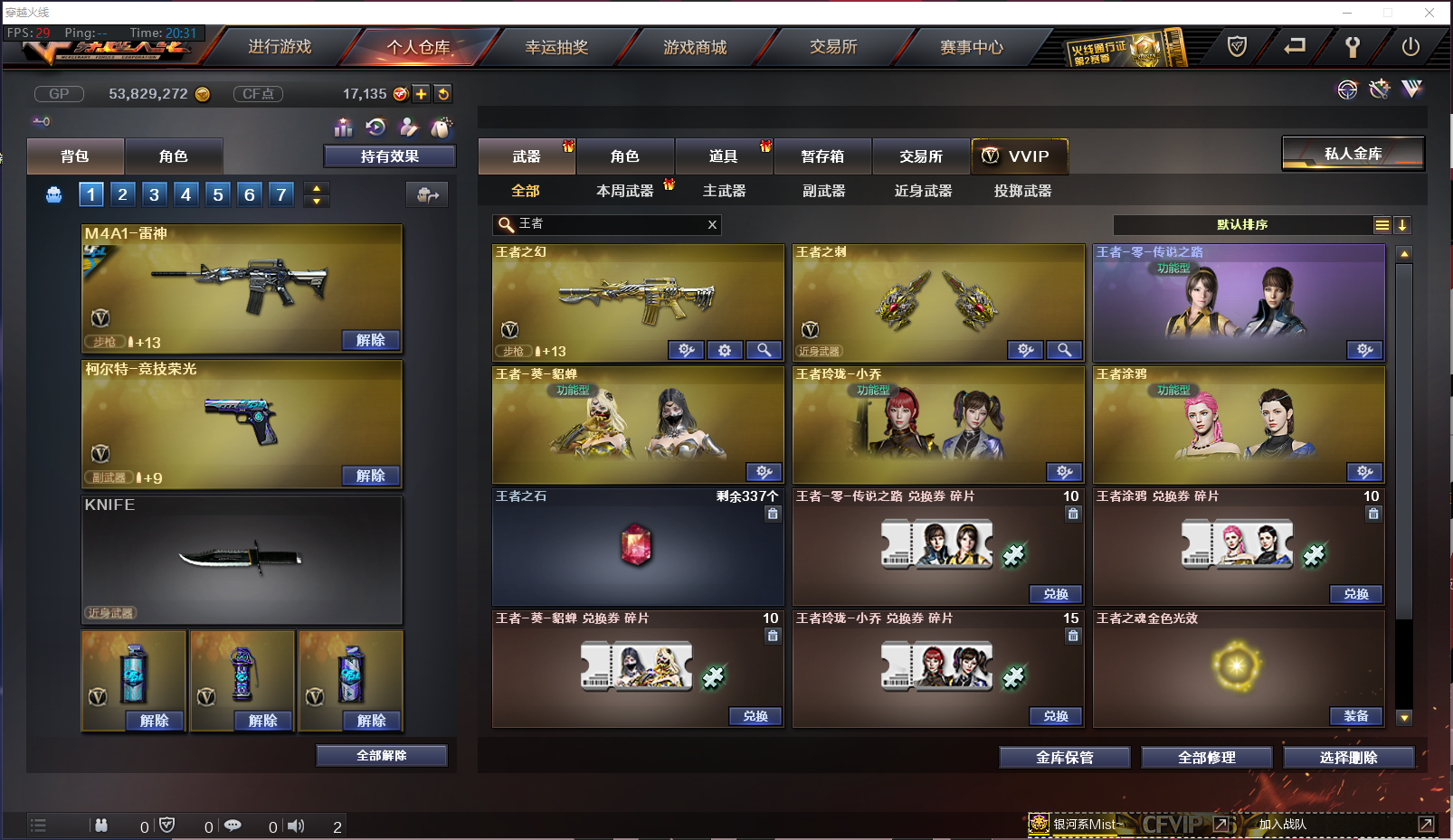Click the magnifier preview icon on 王者之幻 card
The width and height of the screenshot is (1453, 840).
tap(764, 350)
